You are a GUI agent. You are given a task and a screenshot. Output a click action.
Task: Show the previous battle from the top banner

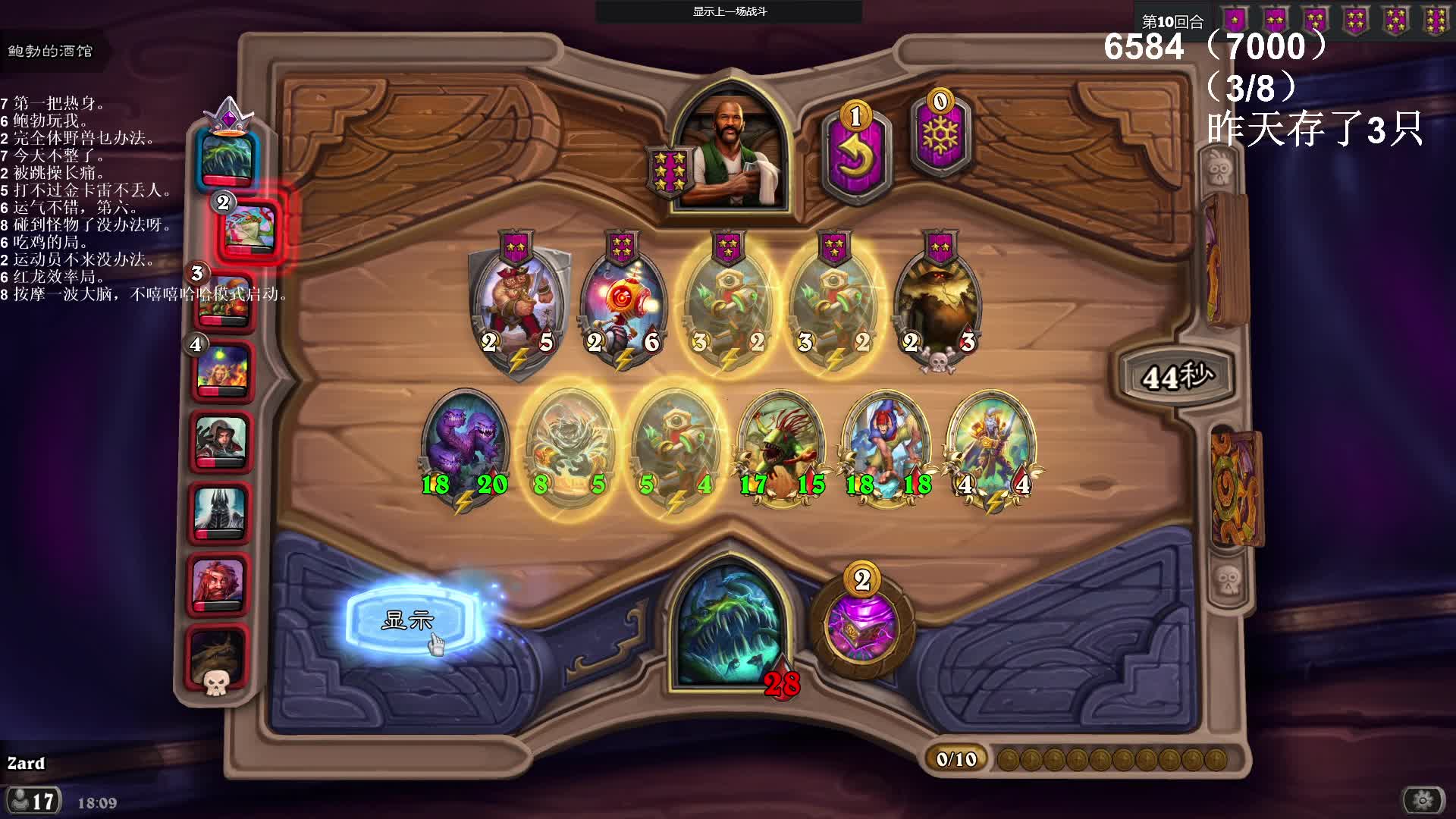pyautogui.click(x=729, y=11)
